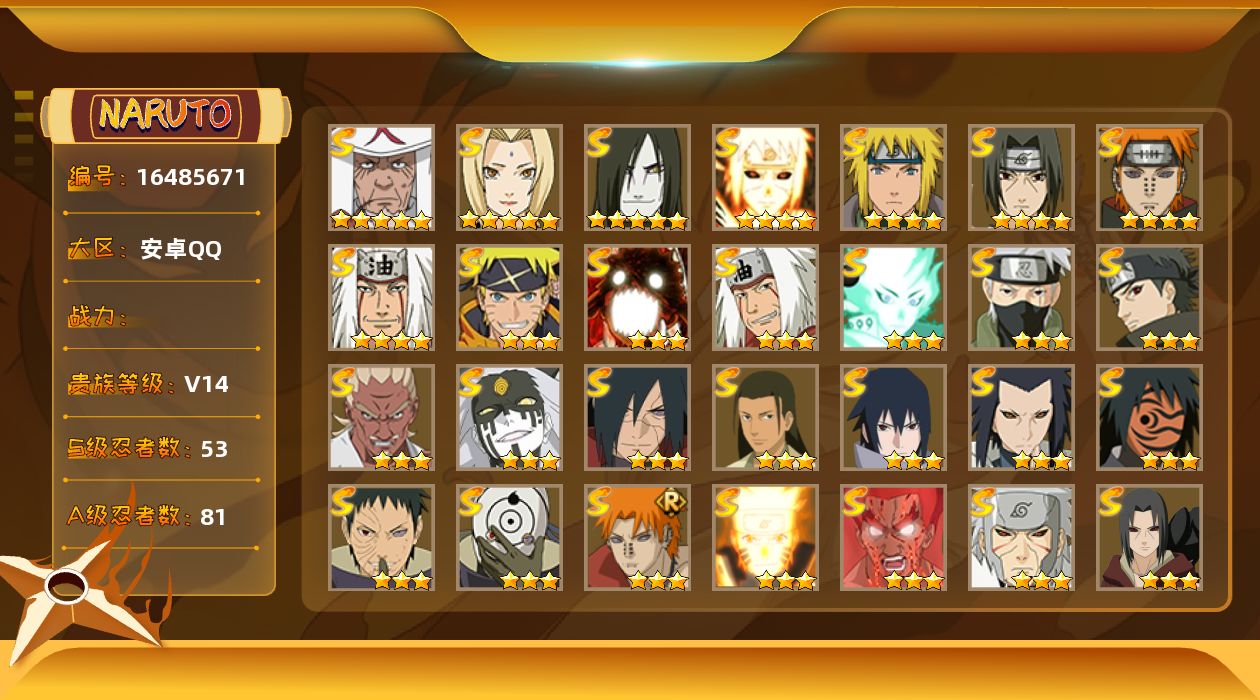
Task: Select the dark-skinned Fourth Raikage portrait
Action: (x=381, y=418)
